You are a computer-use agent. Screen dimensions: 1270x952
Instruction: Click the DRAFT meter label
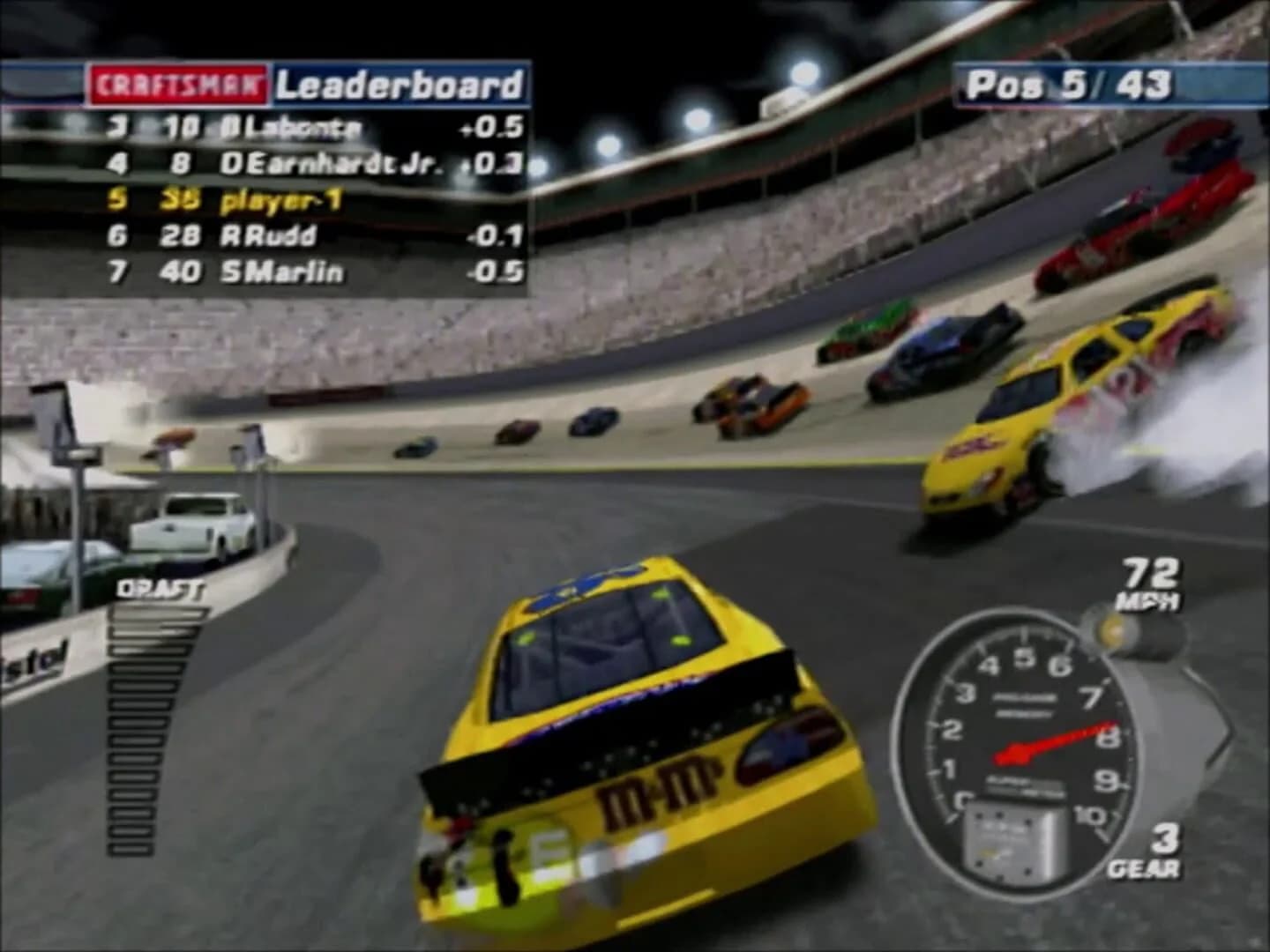pyautogui.click(x=160, y=588)
